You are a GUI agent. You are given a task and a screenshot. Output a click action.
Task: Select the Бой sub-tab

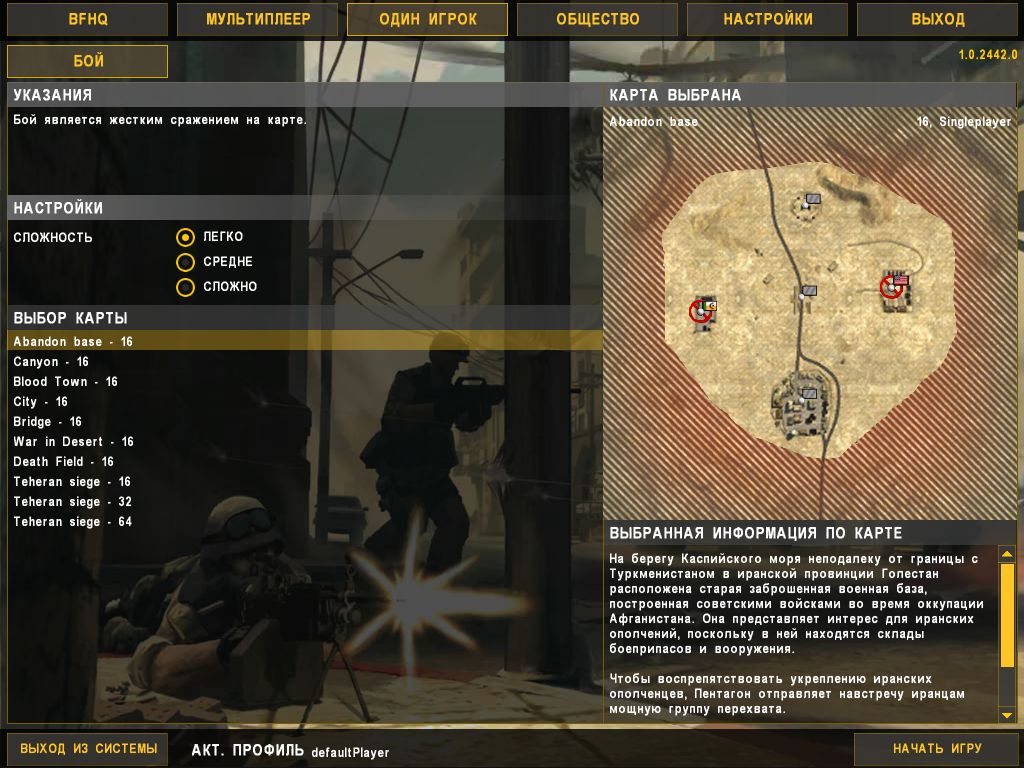click(87, 61)
